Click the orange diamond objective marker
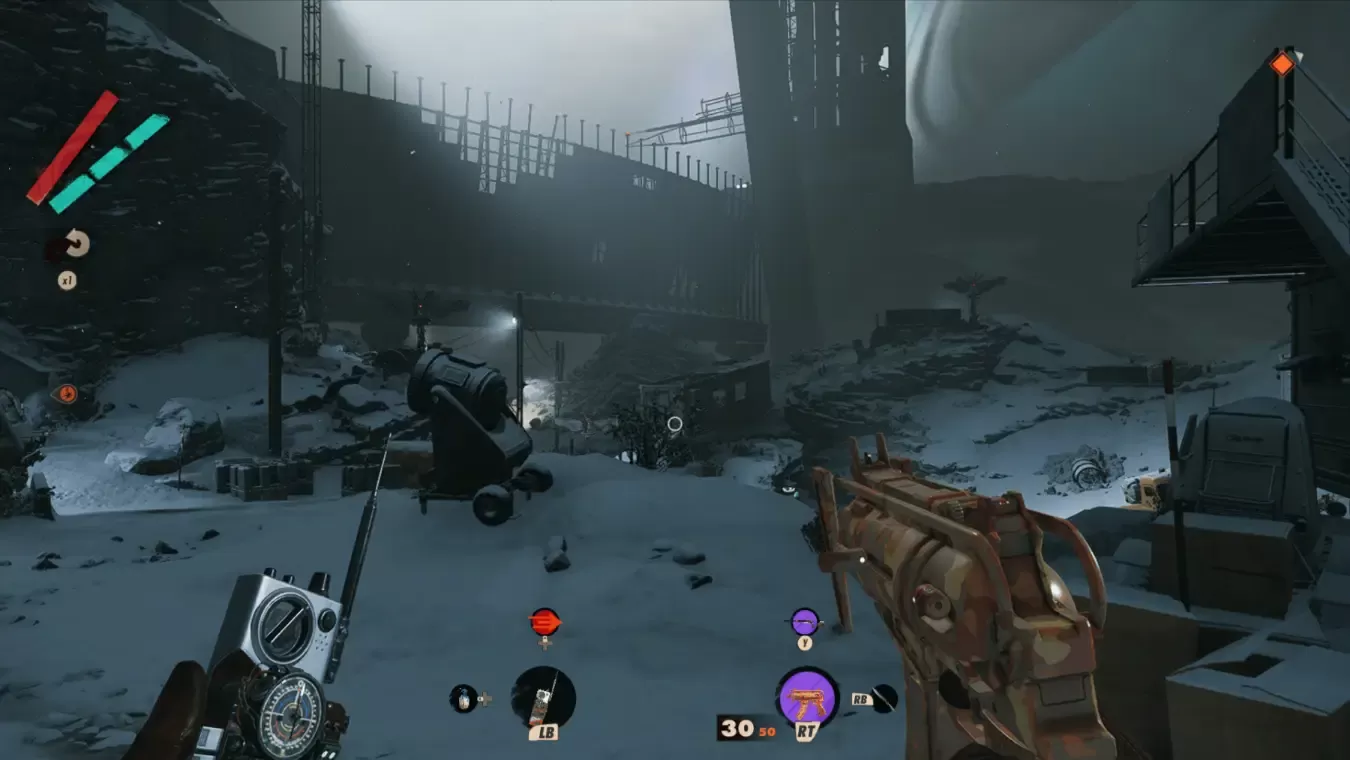The height and width of the screenshot is (760, 1350). (1281, 64)
